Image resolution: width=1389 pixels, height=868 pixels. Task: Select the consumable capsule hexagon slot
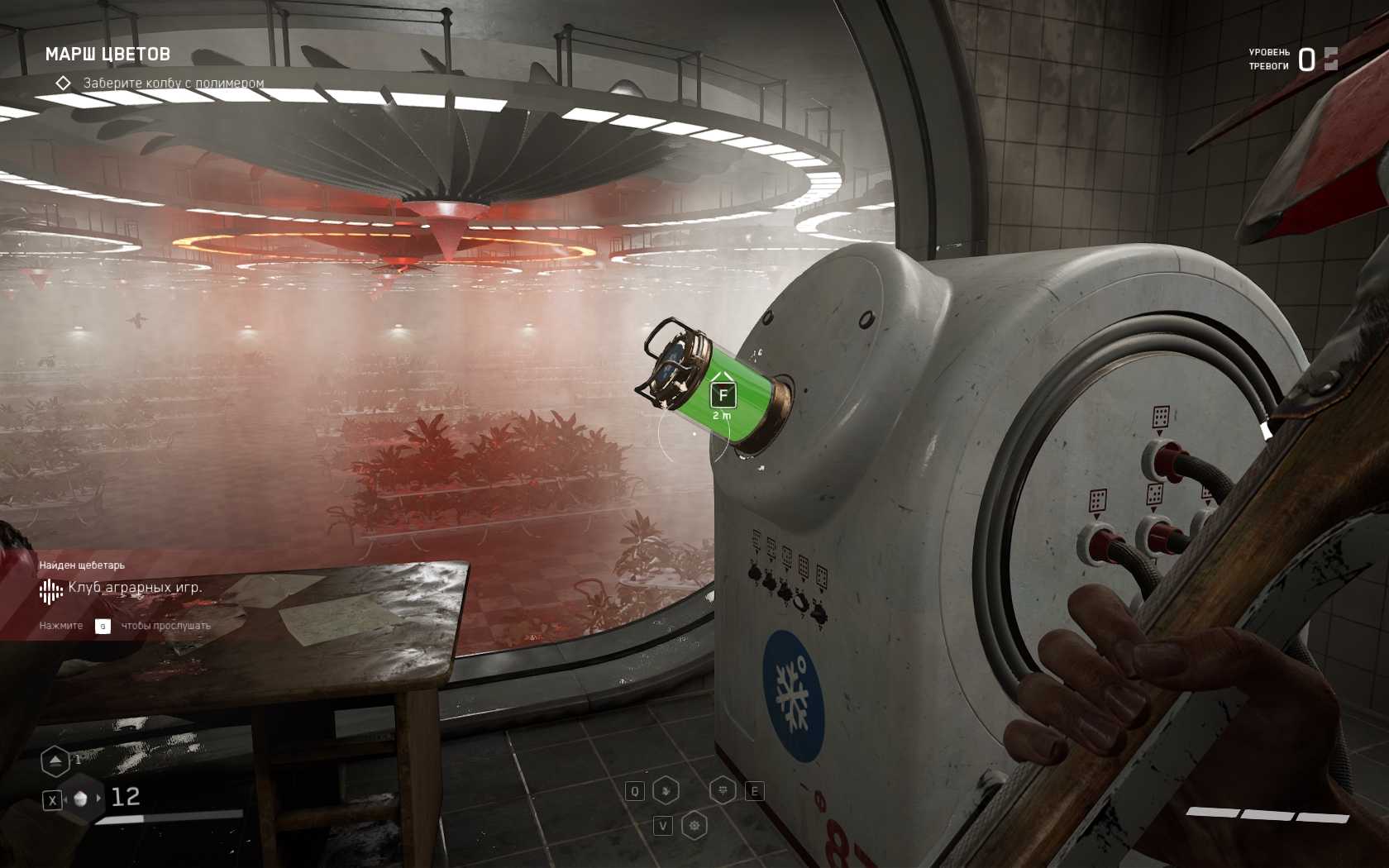(x=81, y=799)
